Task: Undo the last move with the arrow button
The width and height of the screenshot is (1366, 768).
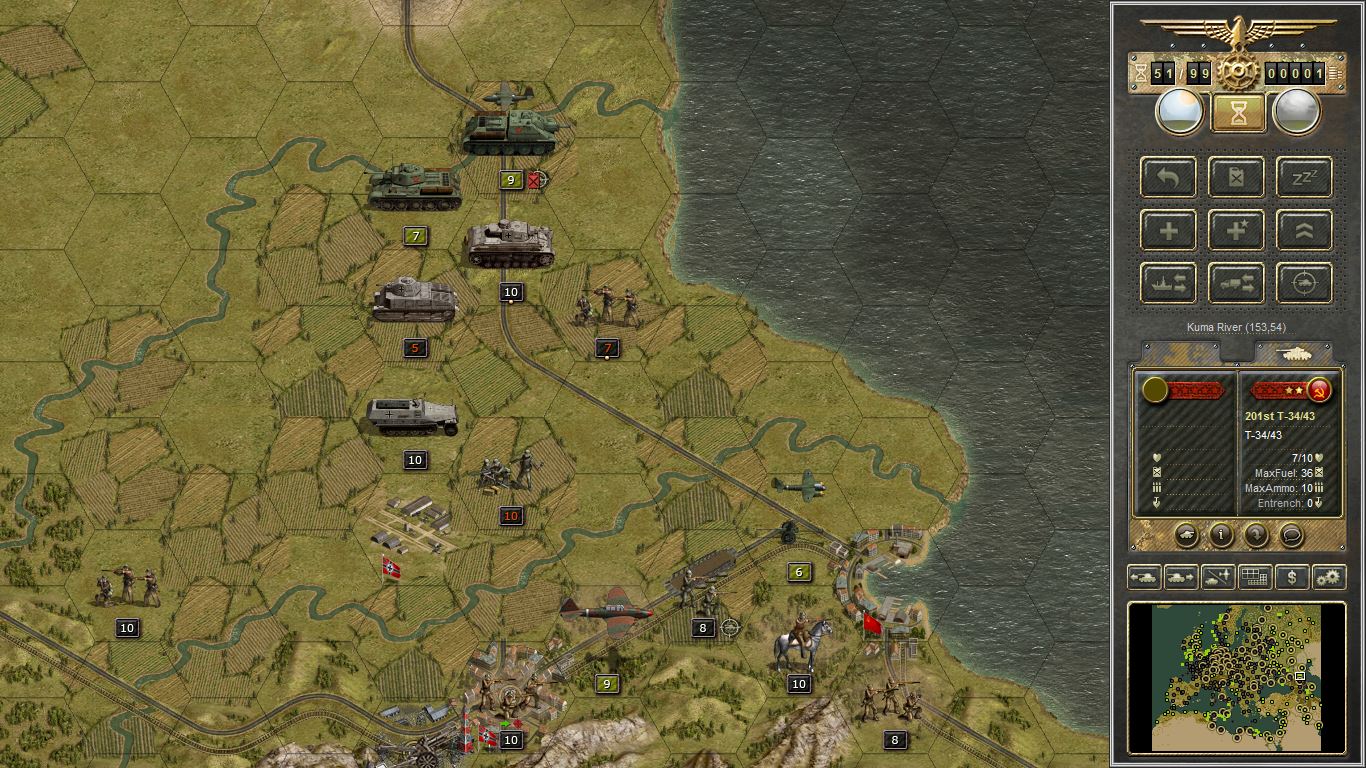Action: (1169, 177)
